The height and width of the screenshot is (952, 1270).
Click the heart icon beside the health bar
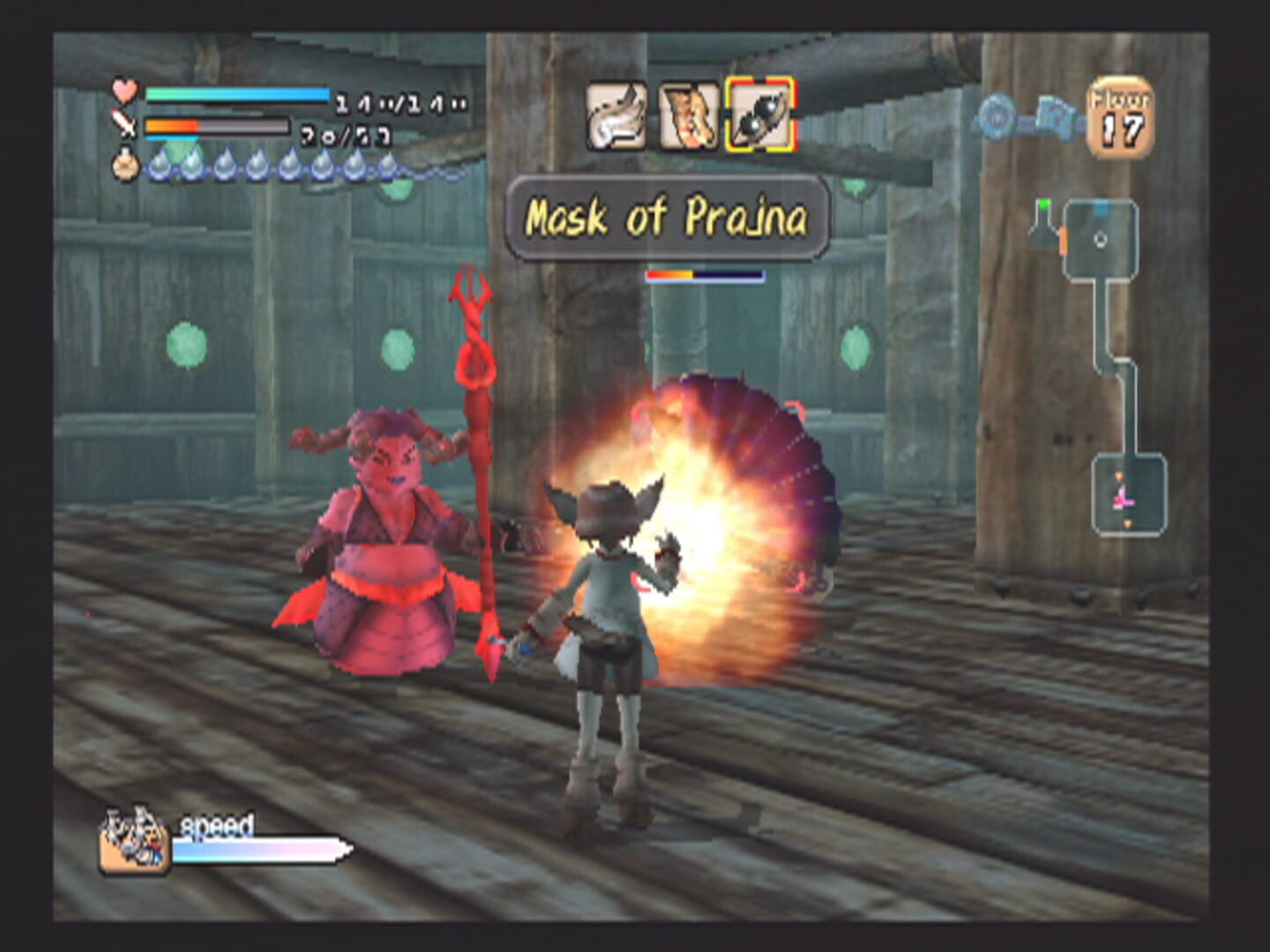(124, 91)
